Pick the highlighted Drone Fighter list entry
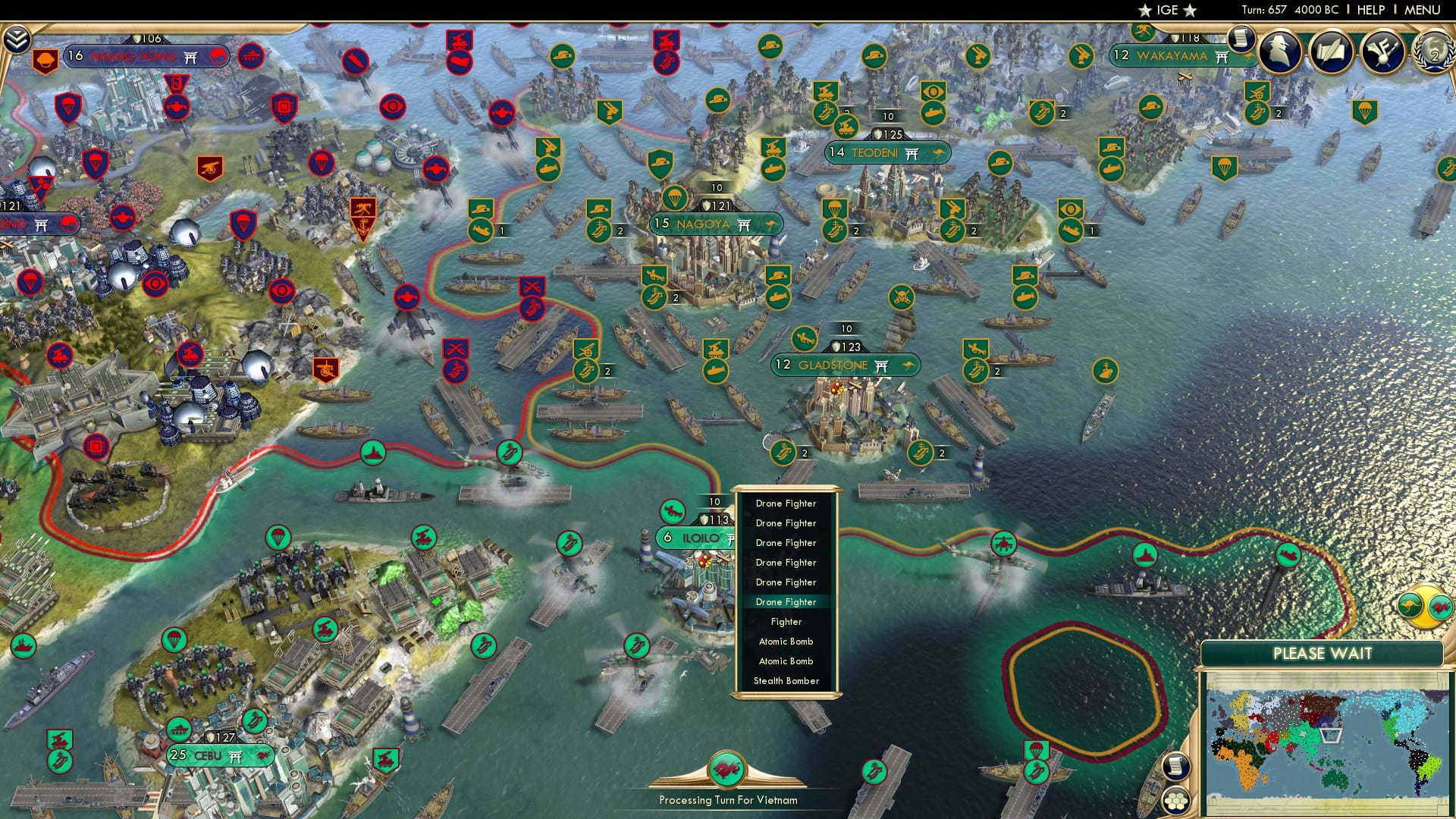The width and height of the screenshot is (1456, 819). [786, 601]
